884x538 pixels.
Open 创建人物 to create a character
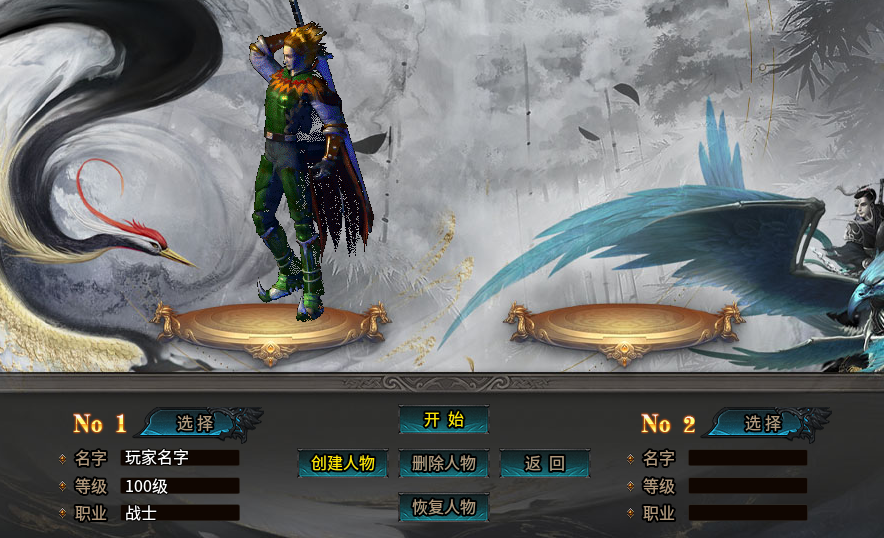pos(342,464)
